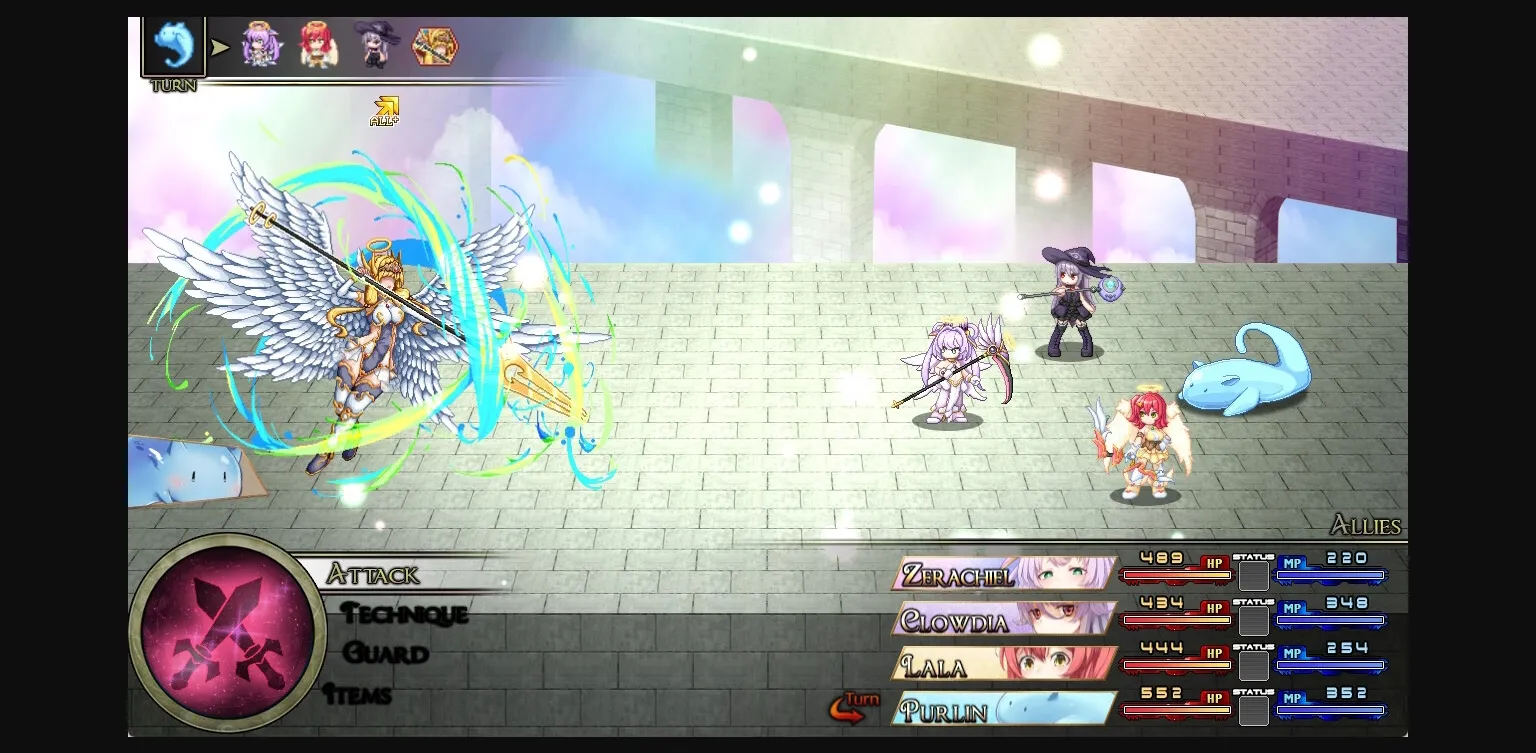Click the purple-haired angel's turn order portrait
Screen dimensions: 1536x753
click(x=262, y=45)
